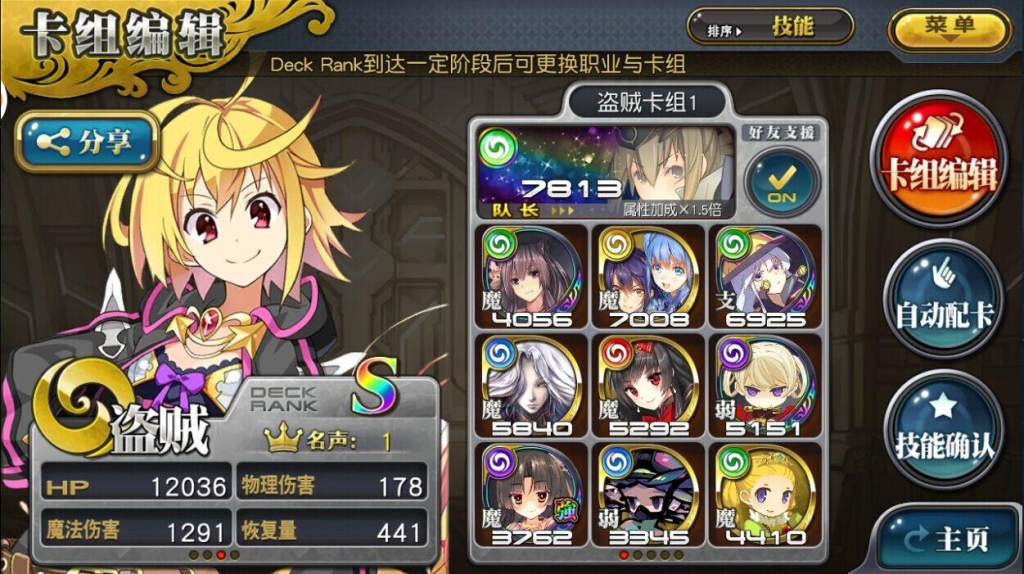This screenshot has width=1024, height=574.
Task: Activate 自动配卡 auto deck button
Action: [942, 300]
